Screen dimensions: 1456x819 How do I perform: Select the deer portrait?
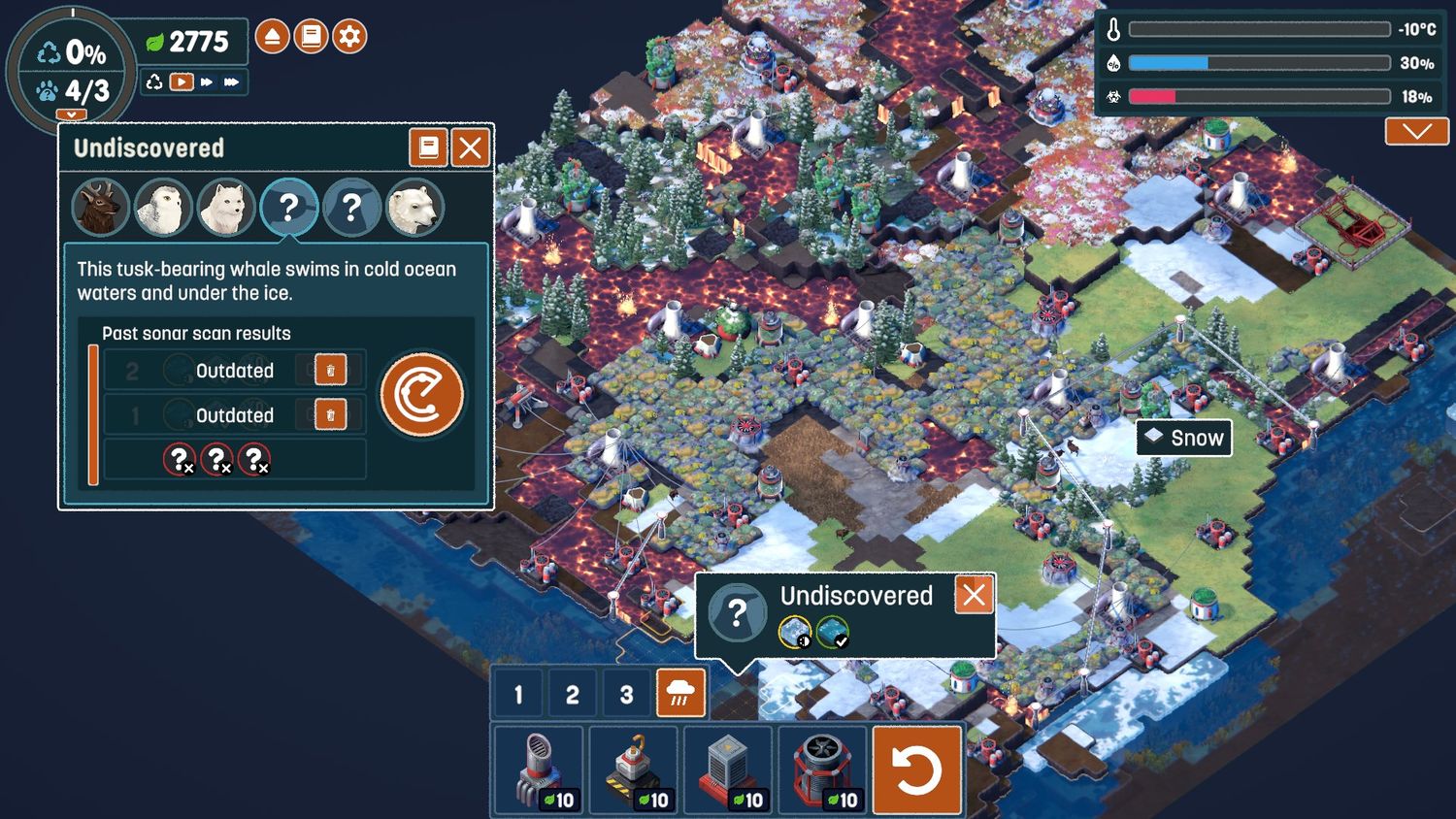tap(100, 208)
